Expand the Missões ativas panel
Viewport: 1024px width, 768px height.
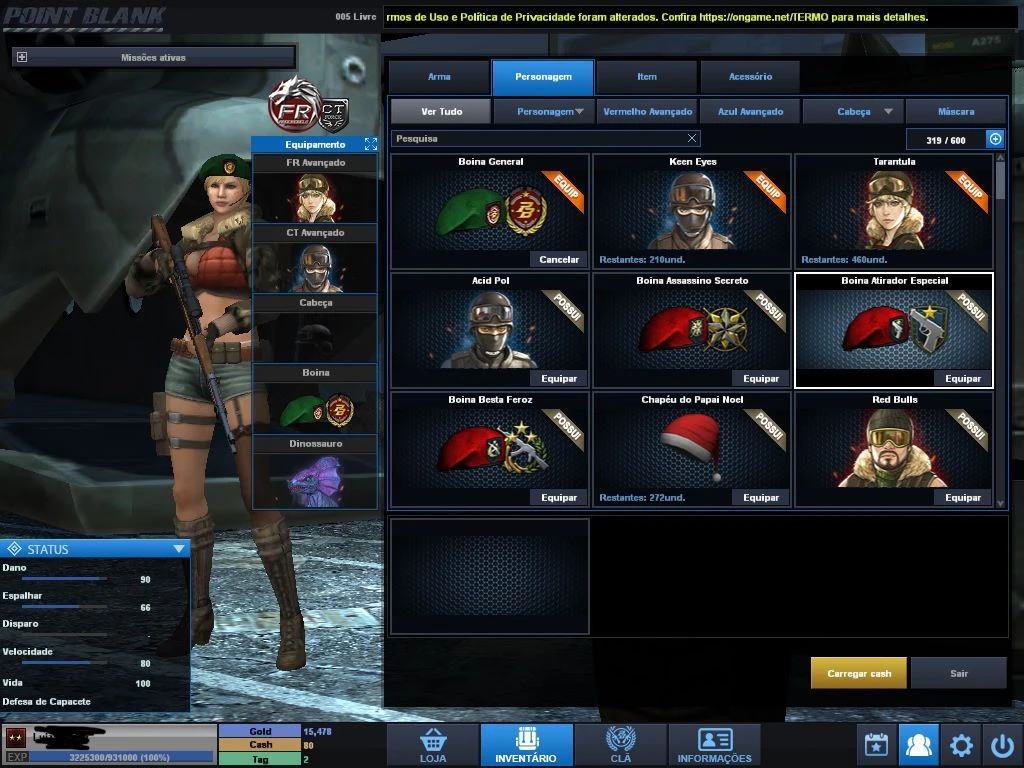22,58
